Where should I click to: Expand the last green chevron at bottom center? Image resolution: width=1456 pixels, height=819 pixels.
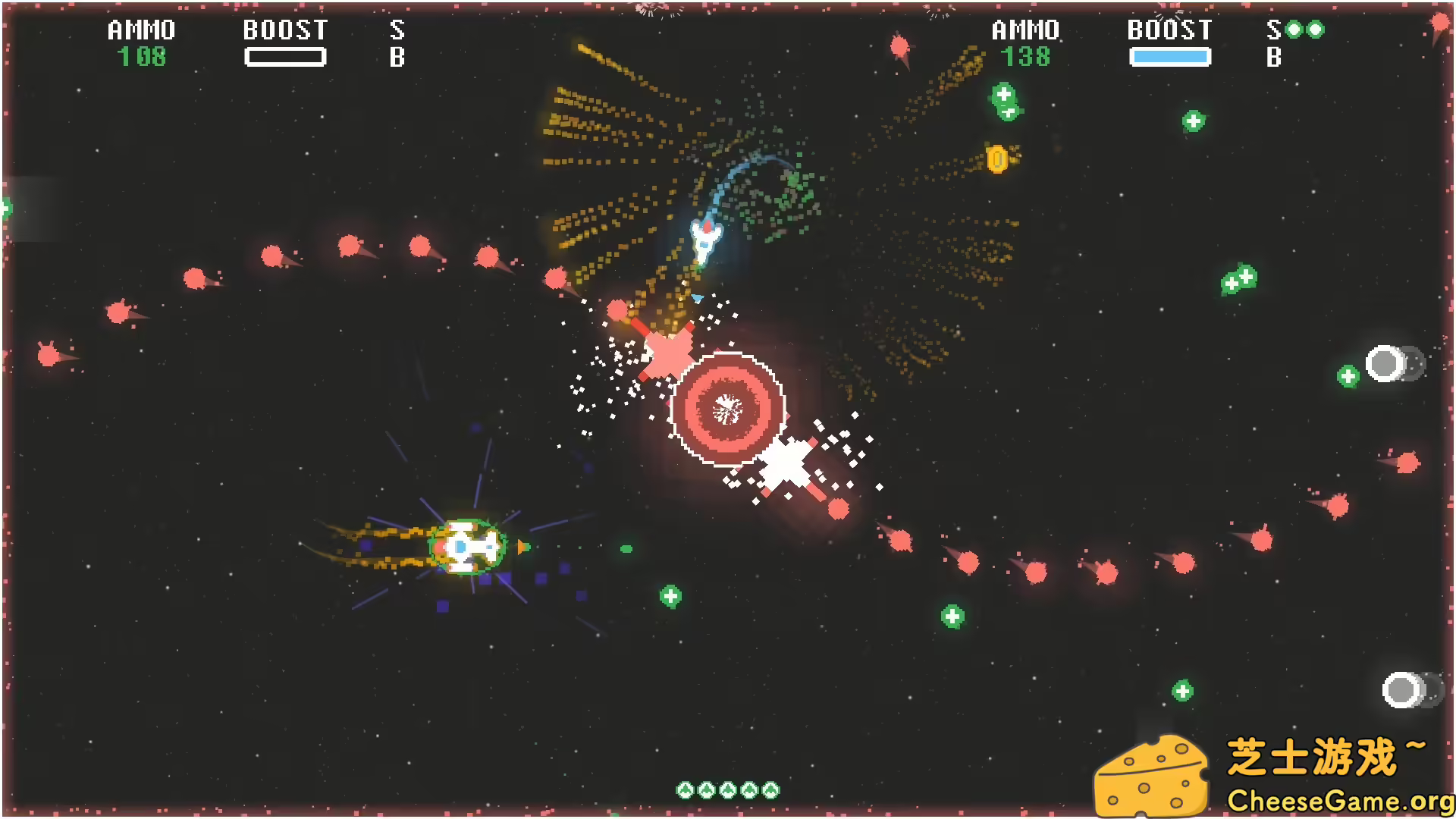[770, 789]
